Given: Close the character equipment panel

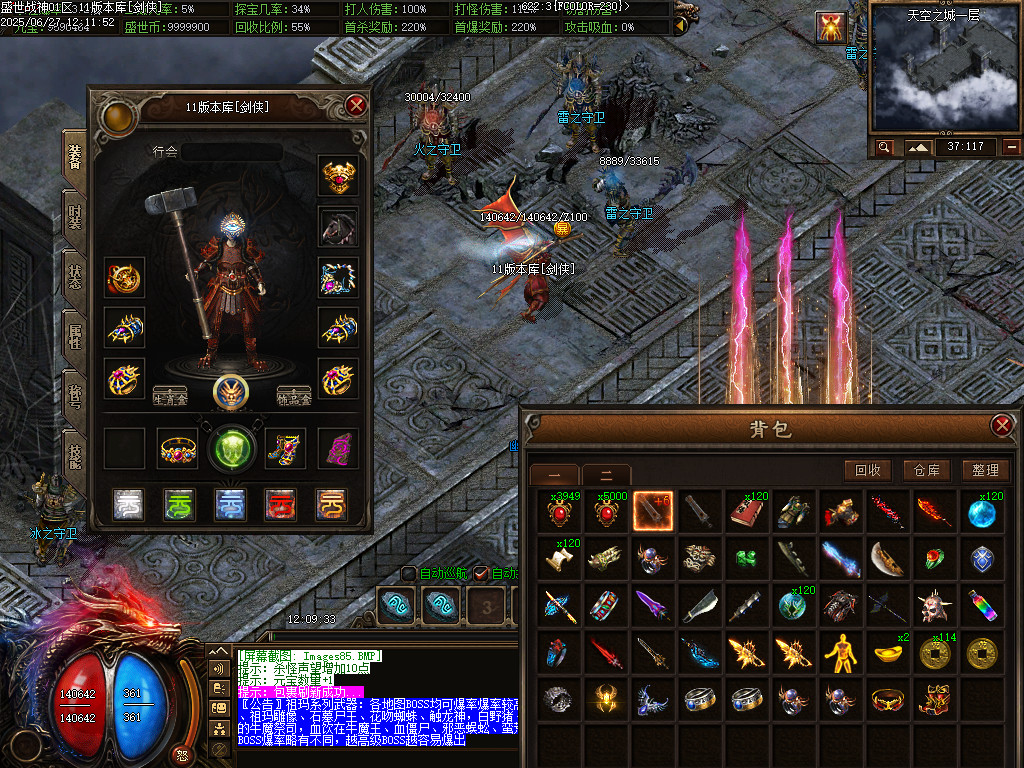Looking at the screenshot, I should pos(356,105).
